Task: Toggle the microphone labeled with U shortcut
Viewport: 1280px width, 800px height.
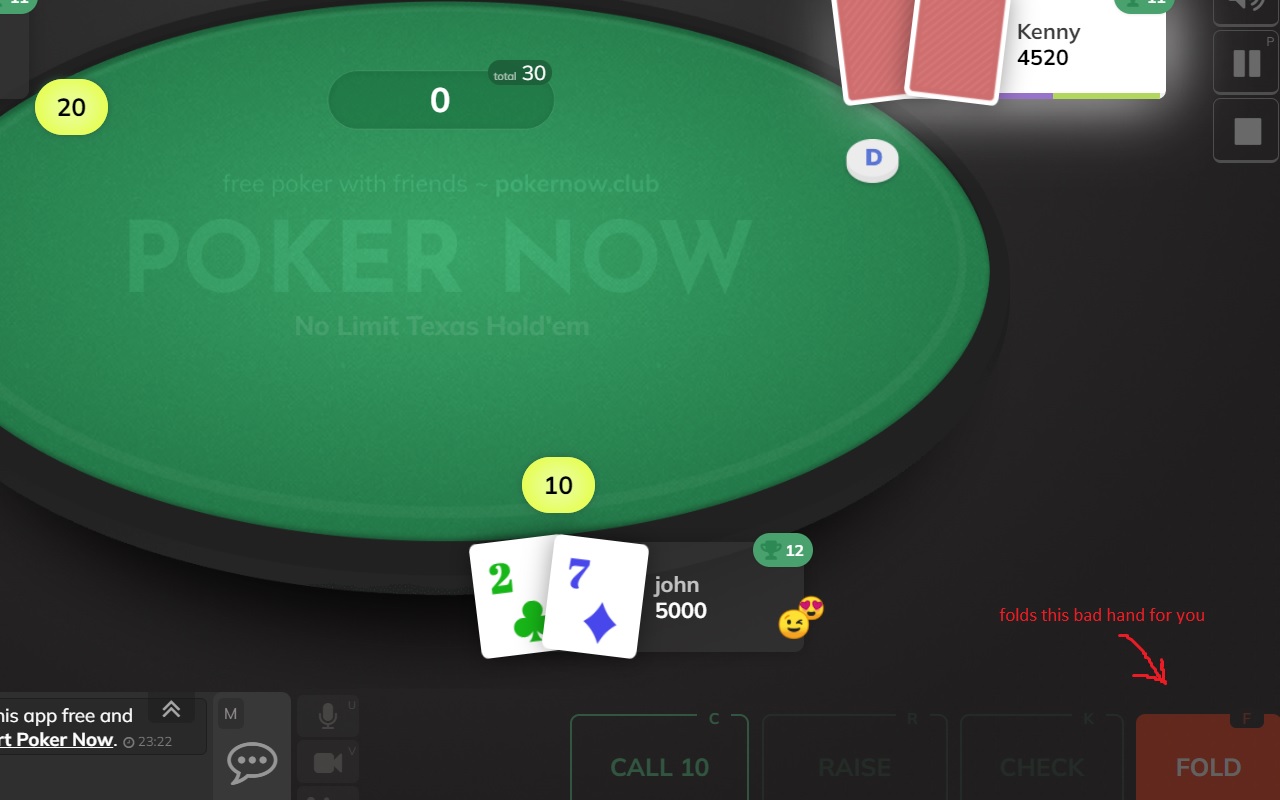Action: coord(328,714)
